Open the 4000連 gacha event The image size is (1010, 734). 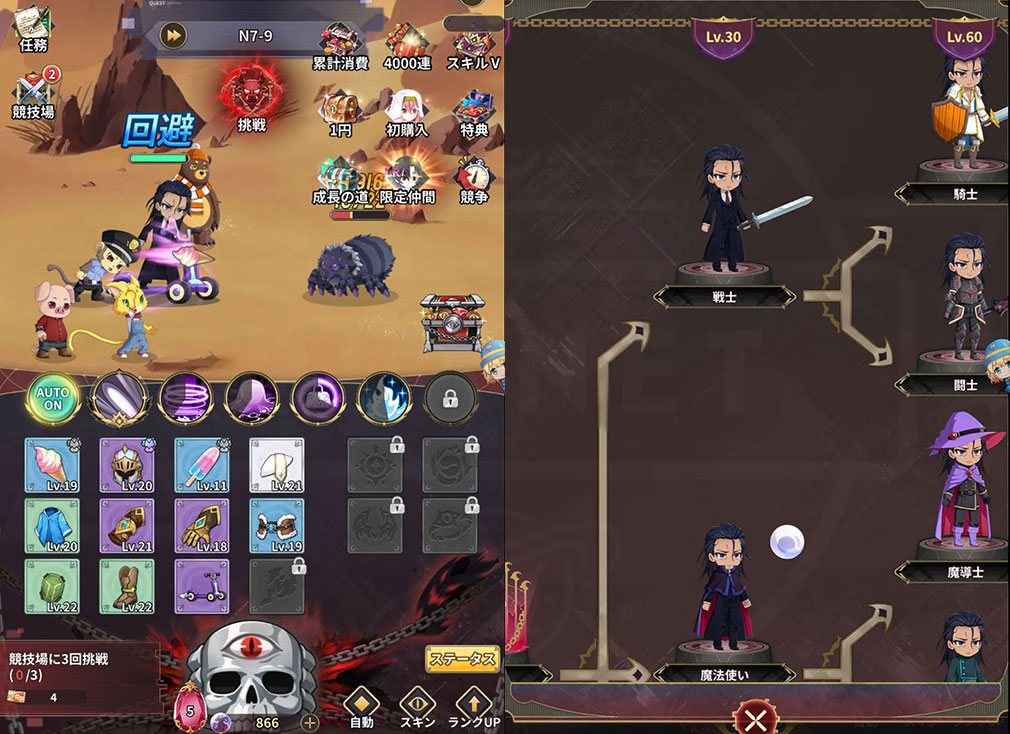[x=408, y=46]
